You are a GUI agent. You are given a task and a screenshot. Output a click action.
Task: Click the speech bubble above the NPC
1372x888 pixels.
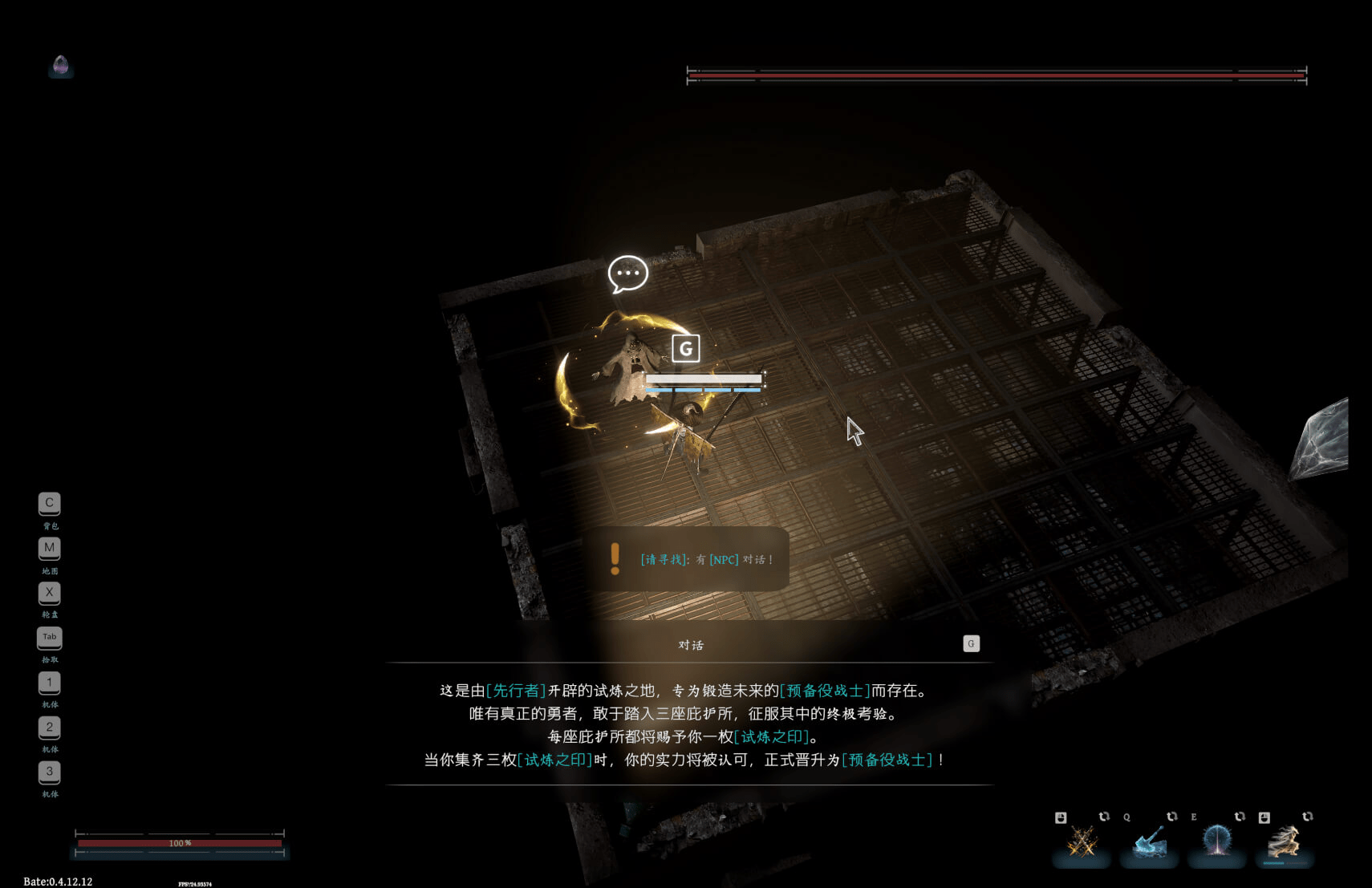pyautogui.click(x=629, y=274)
